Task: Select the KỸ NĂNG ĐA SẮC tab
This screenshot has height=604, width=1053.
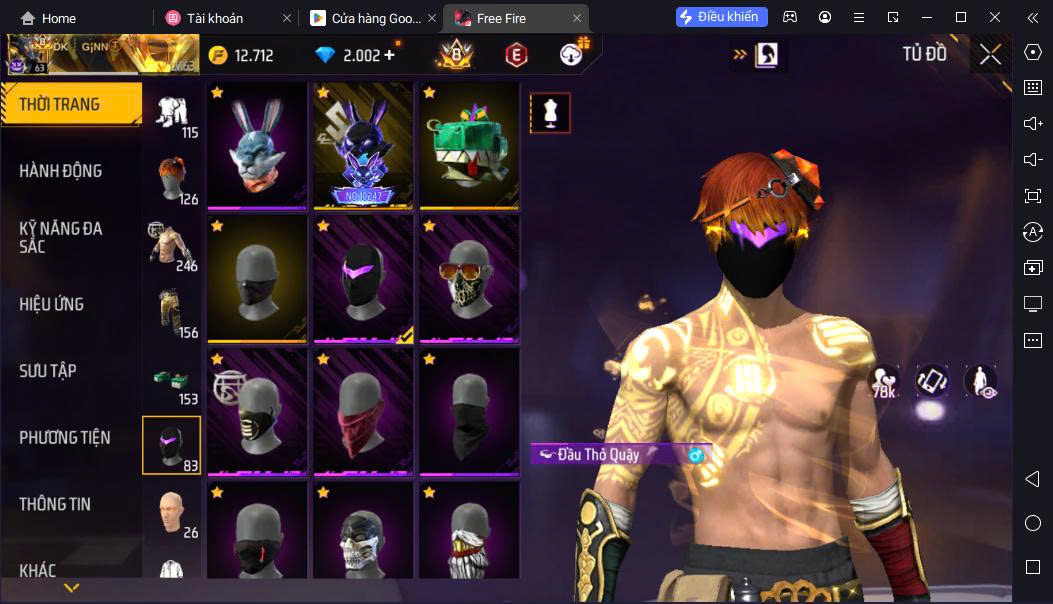Action: [61, 237]
